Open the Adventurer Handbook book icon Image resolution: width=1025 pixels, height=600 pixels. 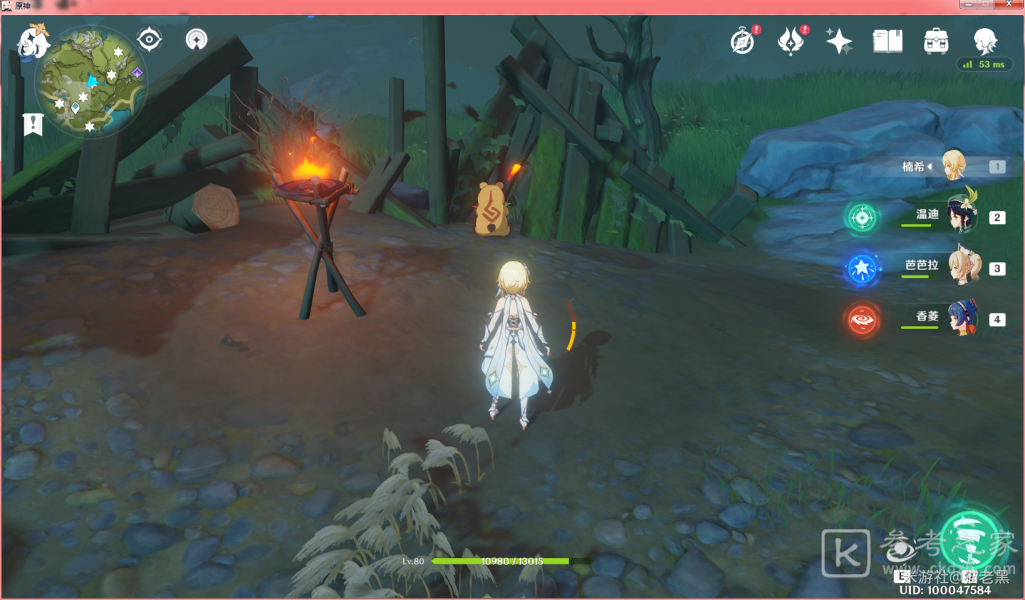click(x=887, y=41)
